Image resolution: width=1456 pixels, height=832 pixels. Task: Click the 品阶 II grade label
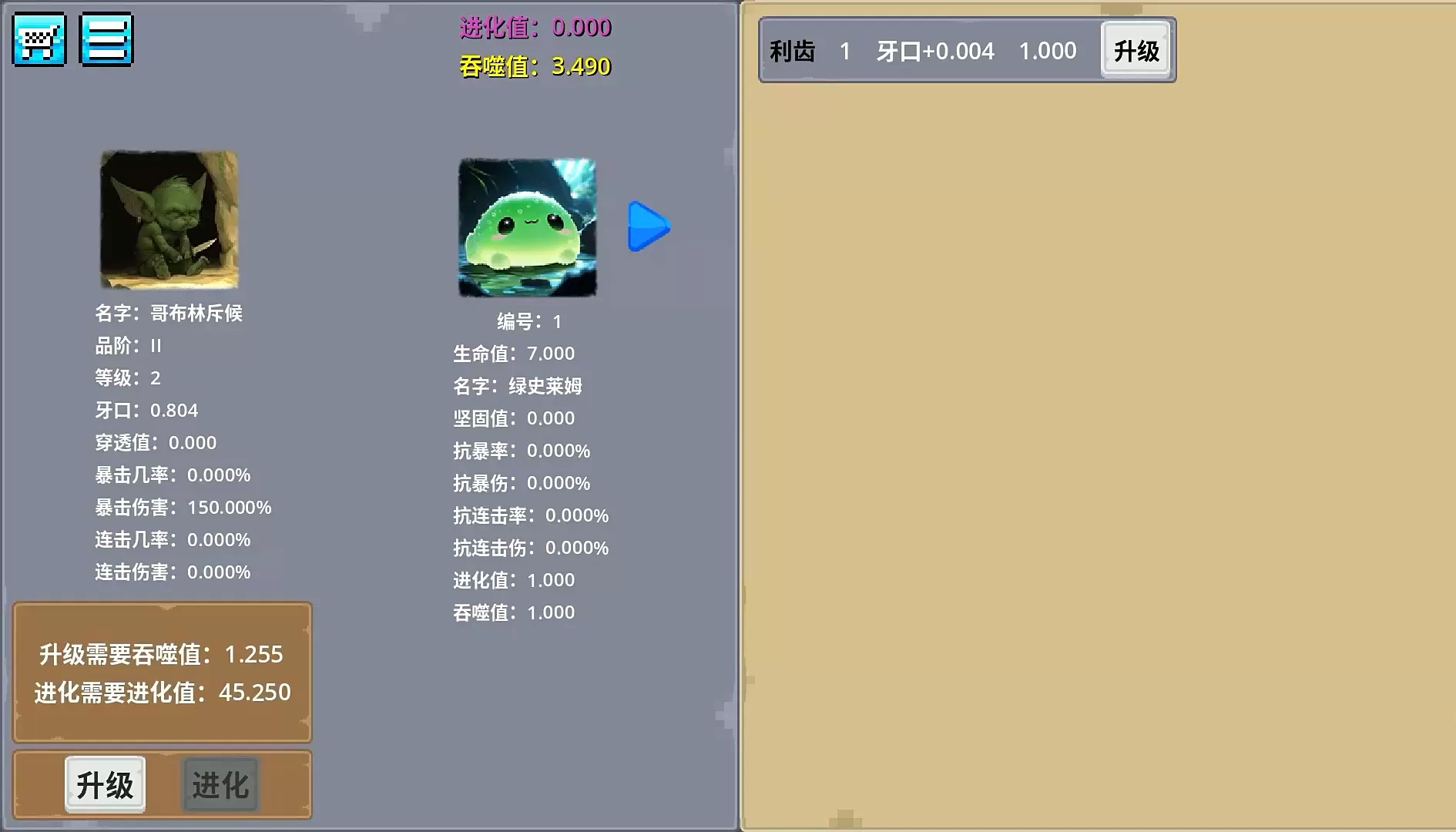pyautogui.click(x=128, y=345)
